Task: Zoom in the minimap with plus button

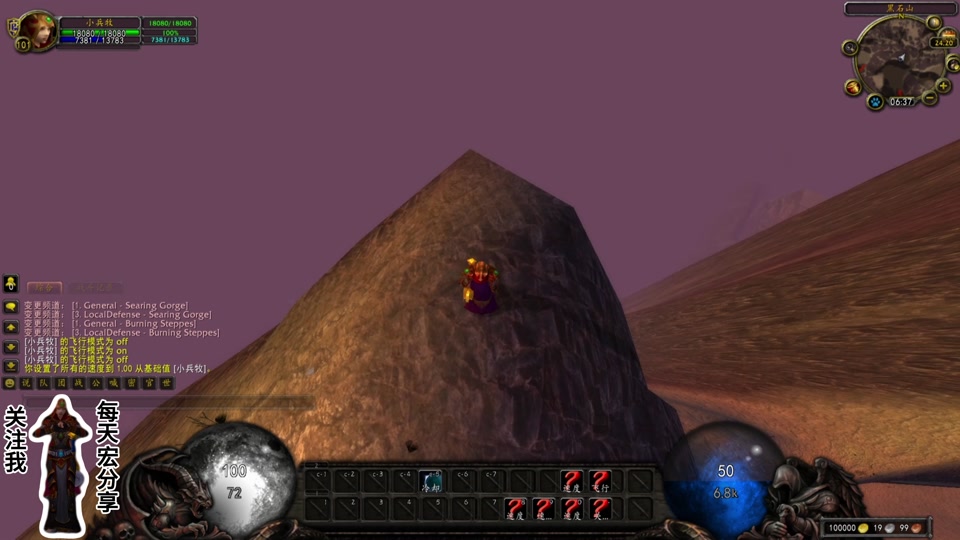Action: [943, 86]
